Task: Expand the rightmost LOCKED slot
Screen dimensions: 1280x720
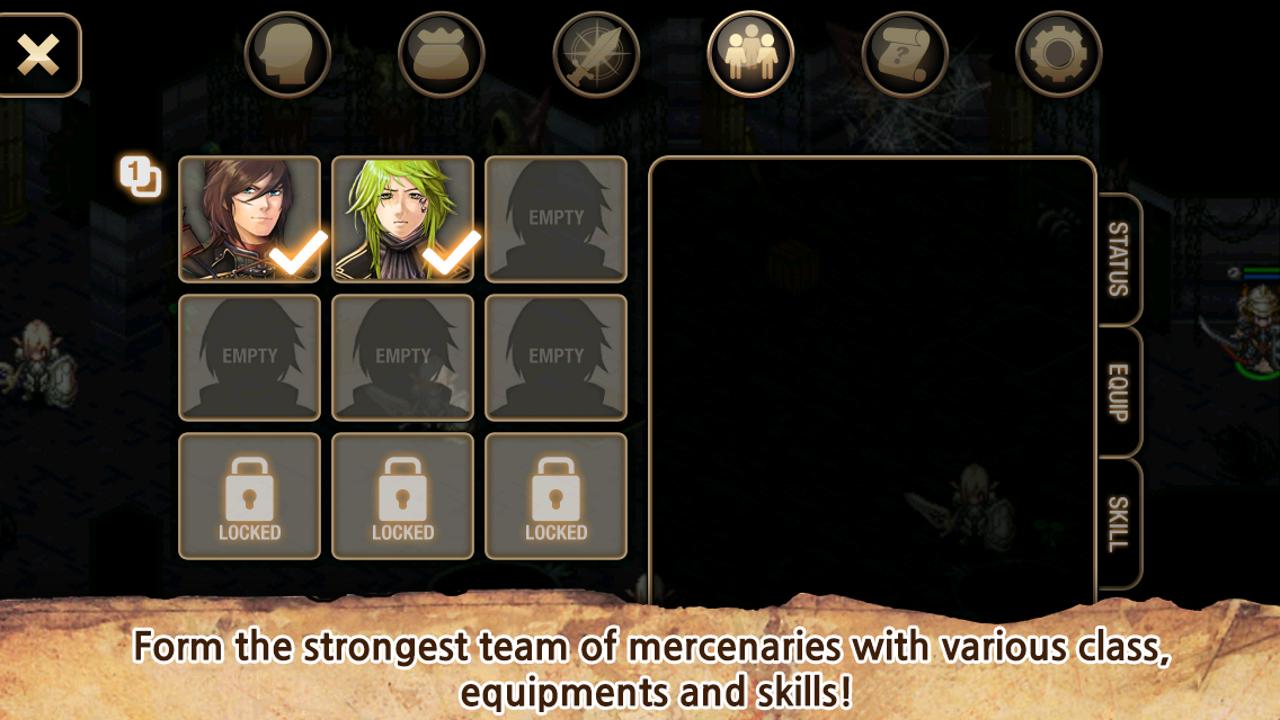Action: (556, 495)
